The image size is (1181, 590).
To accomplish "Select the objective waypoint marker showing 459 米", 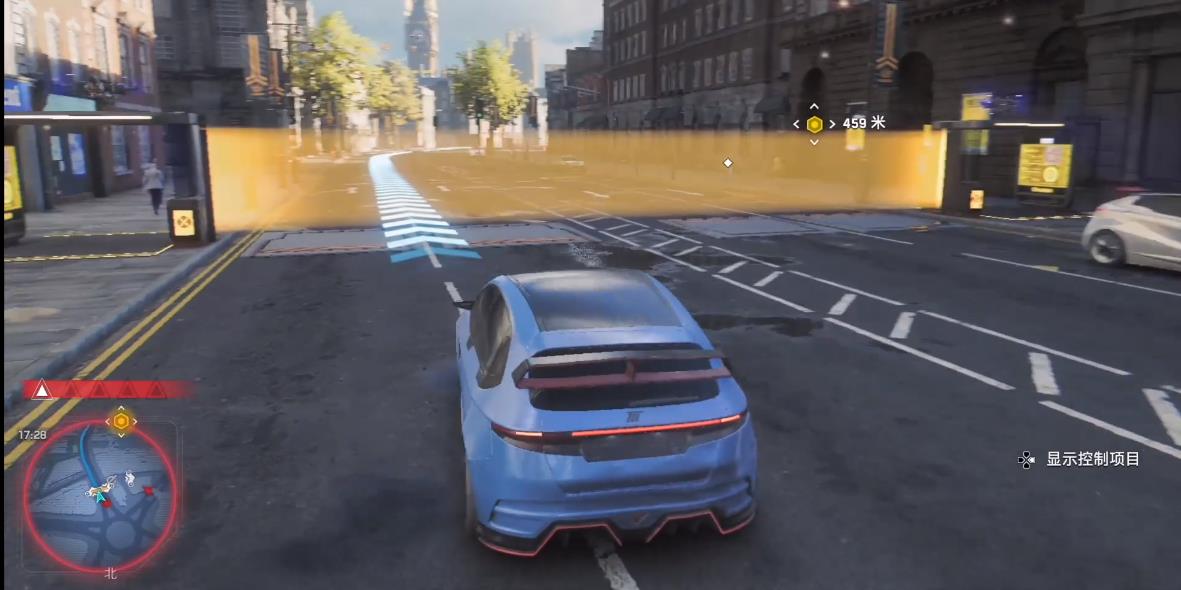I will coord(815,124).
